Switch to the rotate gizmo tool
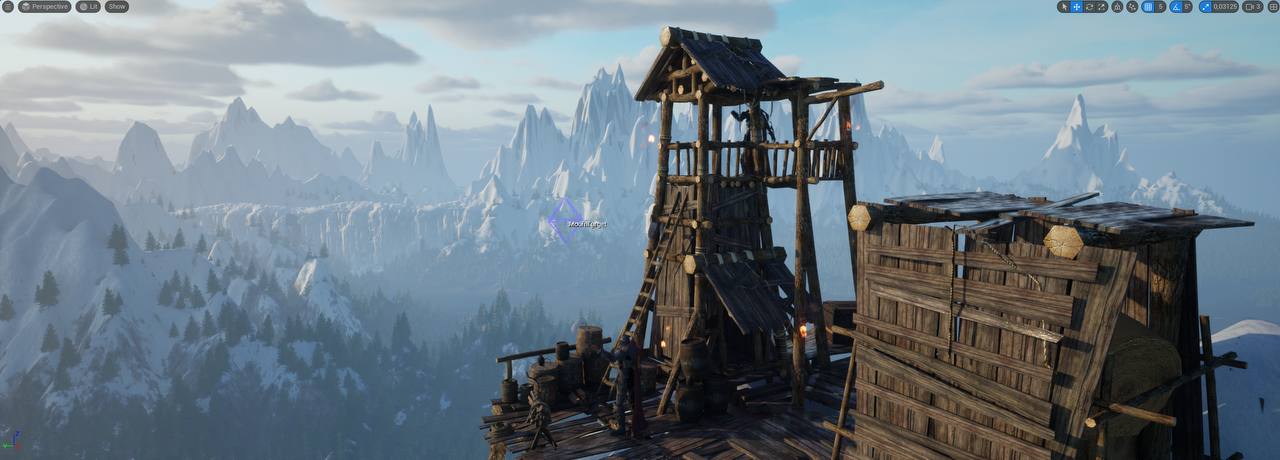1280x460 pixels. [1089, 6]
